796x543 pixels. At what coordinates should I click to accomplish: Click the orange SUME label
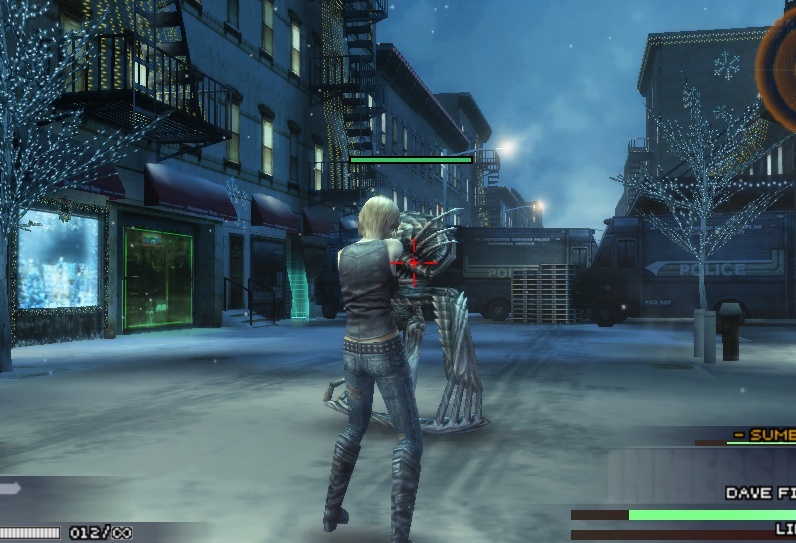(764, 434)
